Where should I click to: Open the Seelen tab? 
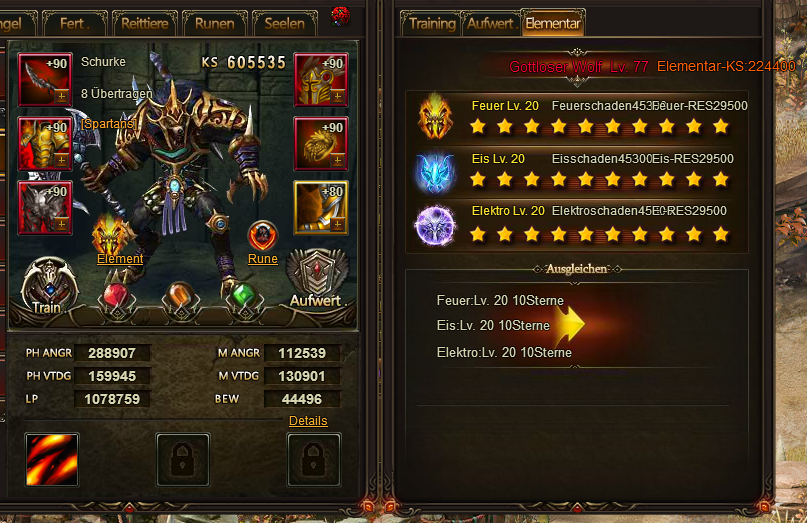point(285,23)
